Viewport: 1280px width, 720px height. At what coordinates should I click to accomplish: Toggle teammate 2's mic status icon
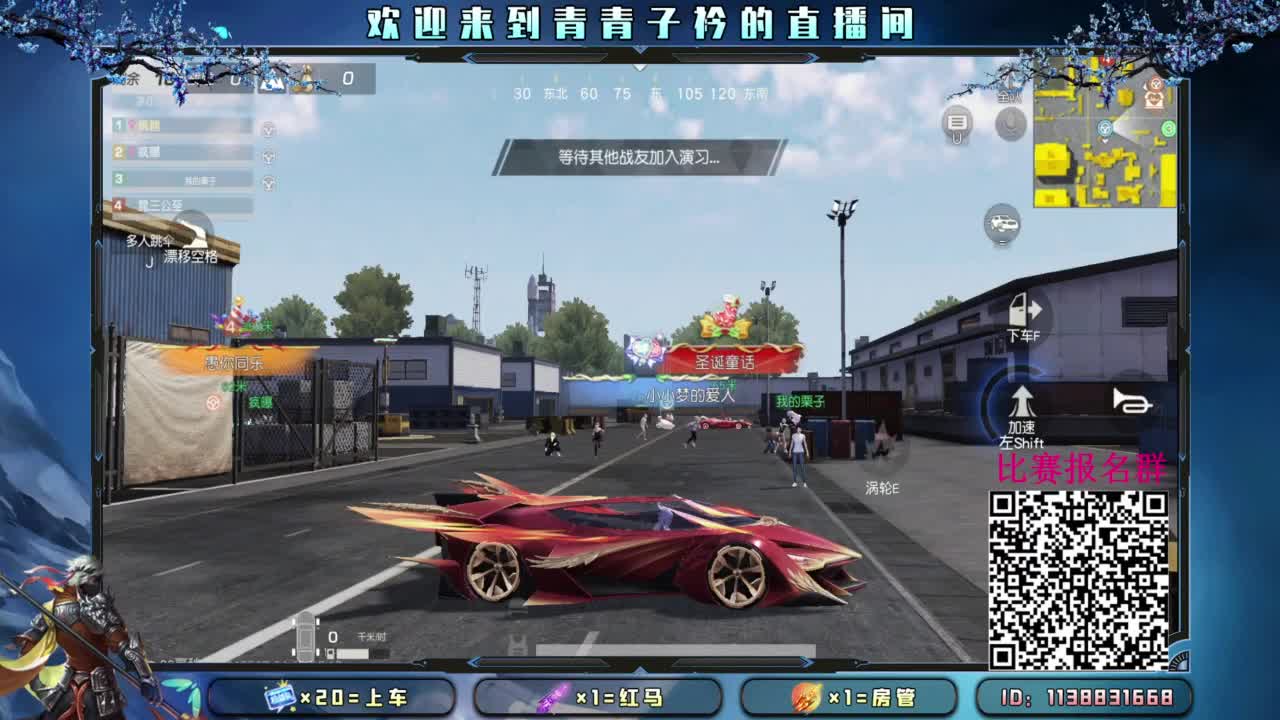(268, 155)
